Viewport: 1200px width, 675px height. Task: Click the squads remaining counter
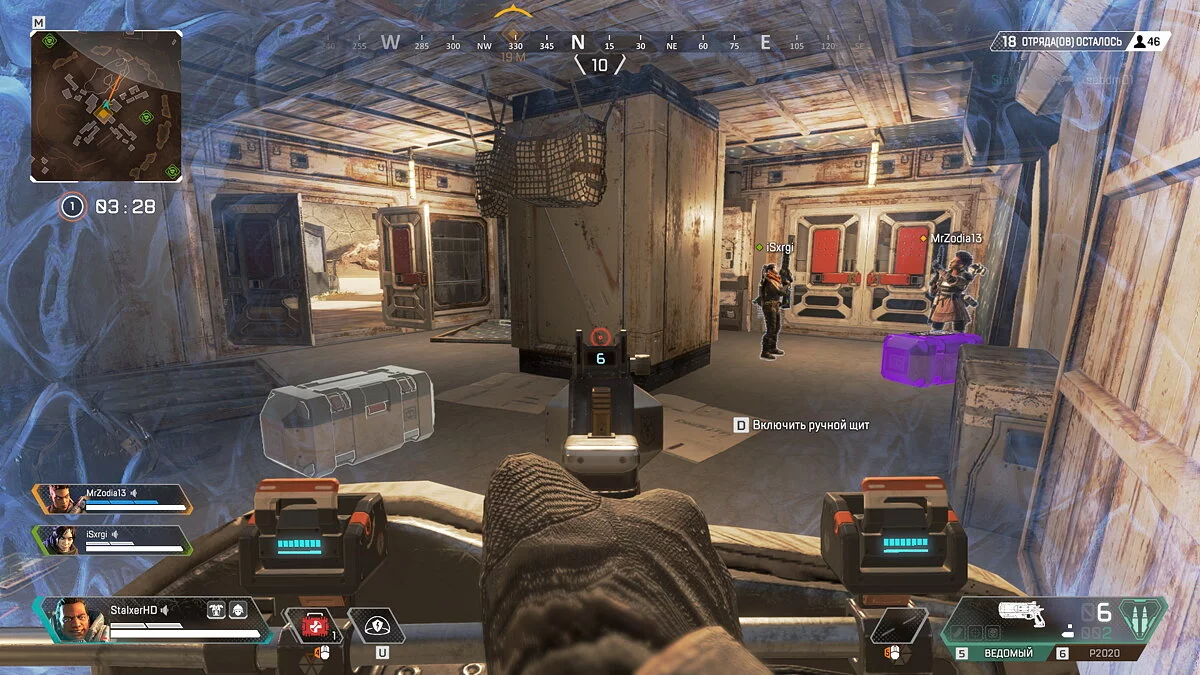coord(1080,41)
